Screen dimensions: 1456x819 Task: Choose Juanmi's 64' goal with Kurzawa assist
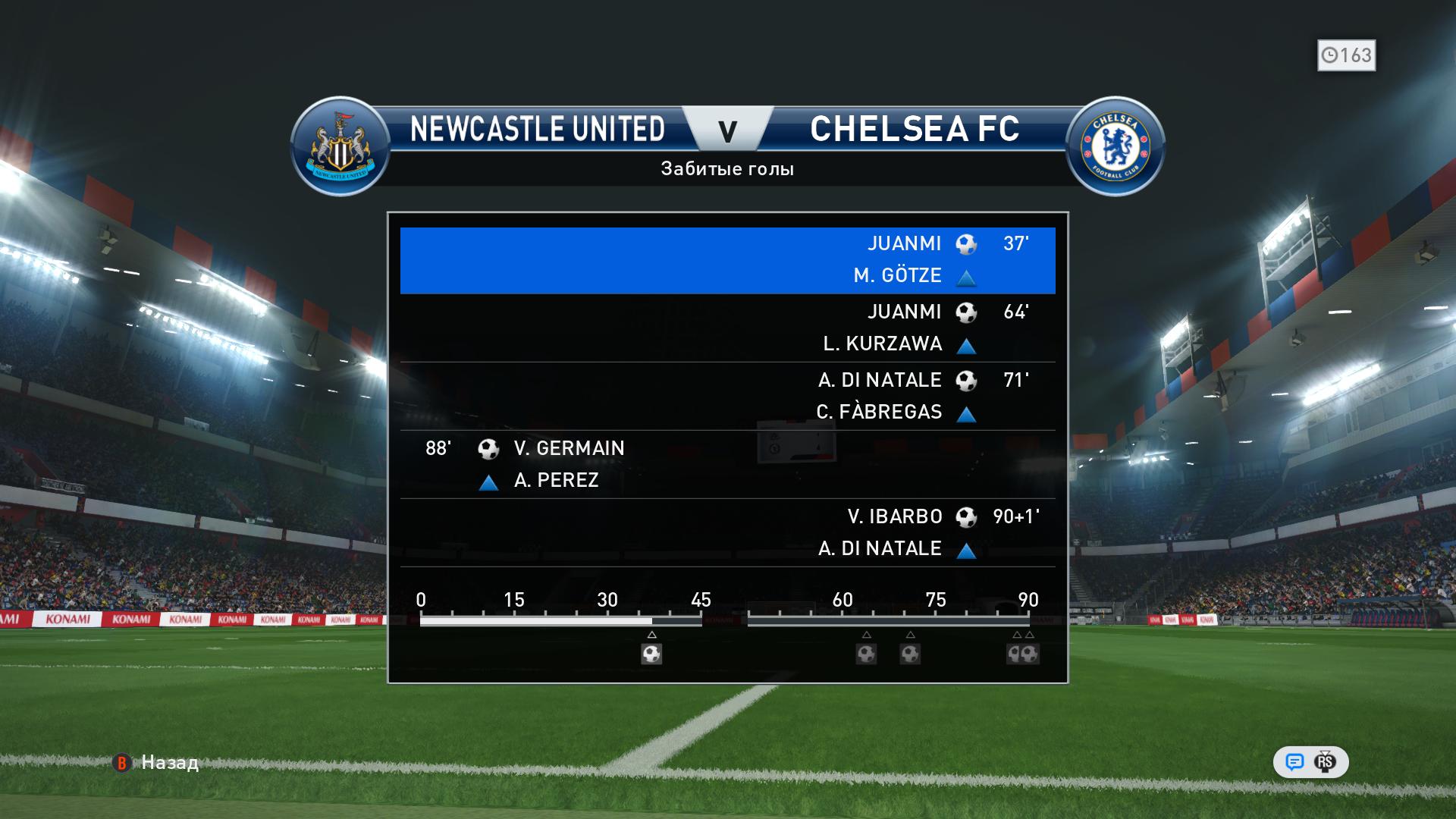pyautogui.click(x=727, y=328)
